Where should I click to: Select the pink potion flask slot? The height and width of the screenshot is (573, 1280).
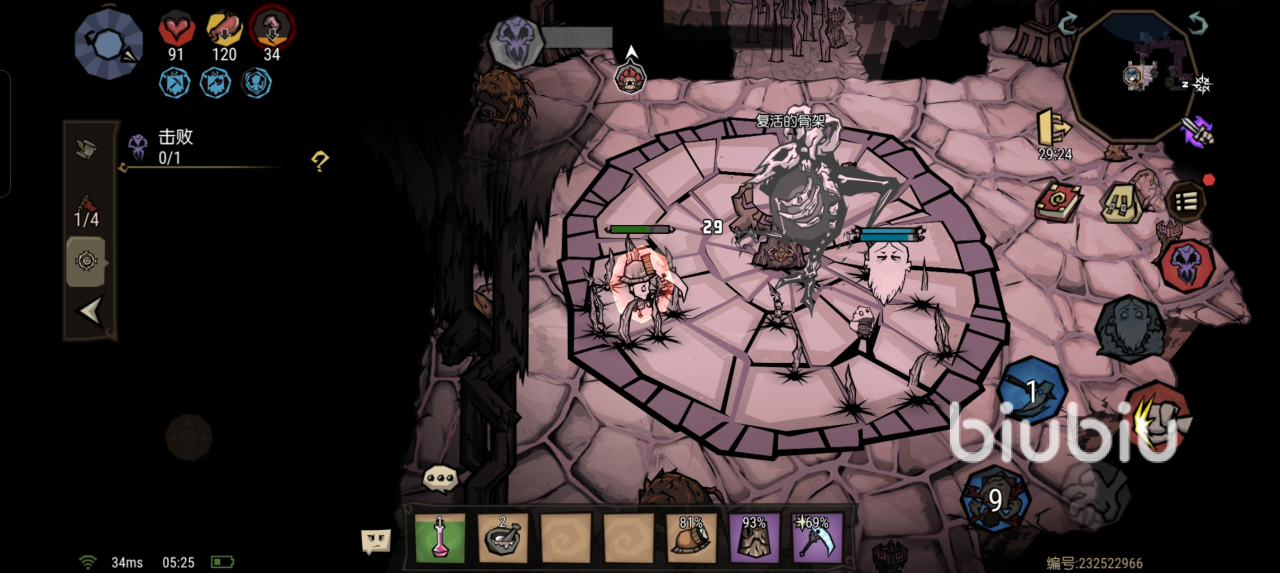[x=440, y=538]
